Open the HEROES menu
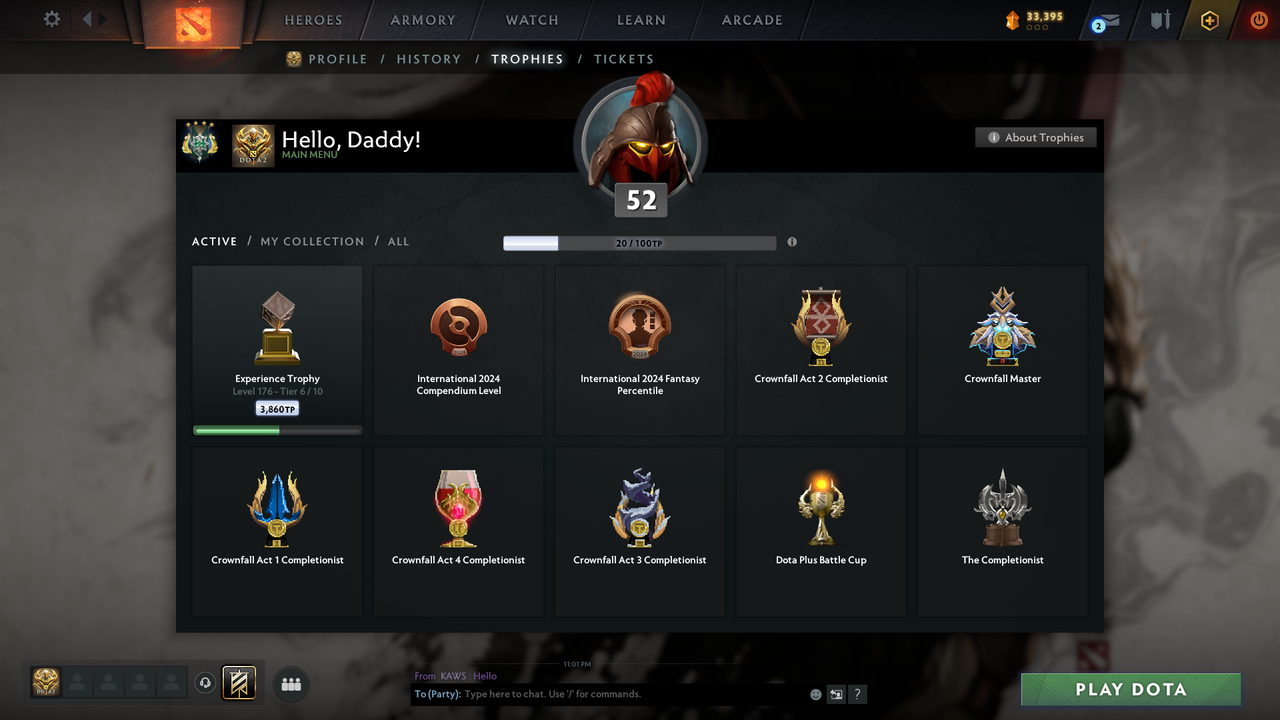The image size is (1280, 720). pos(313,19)
